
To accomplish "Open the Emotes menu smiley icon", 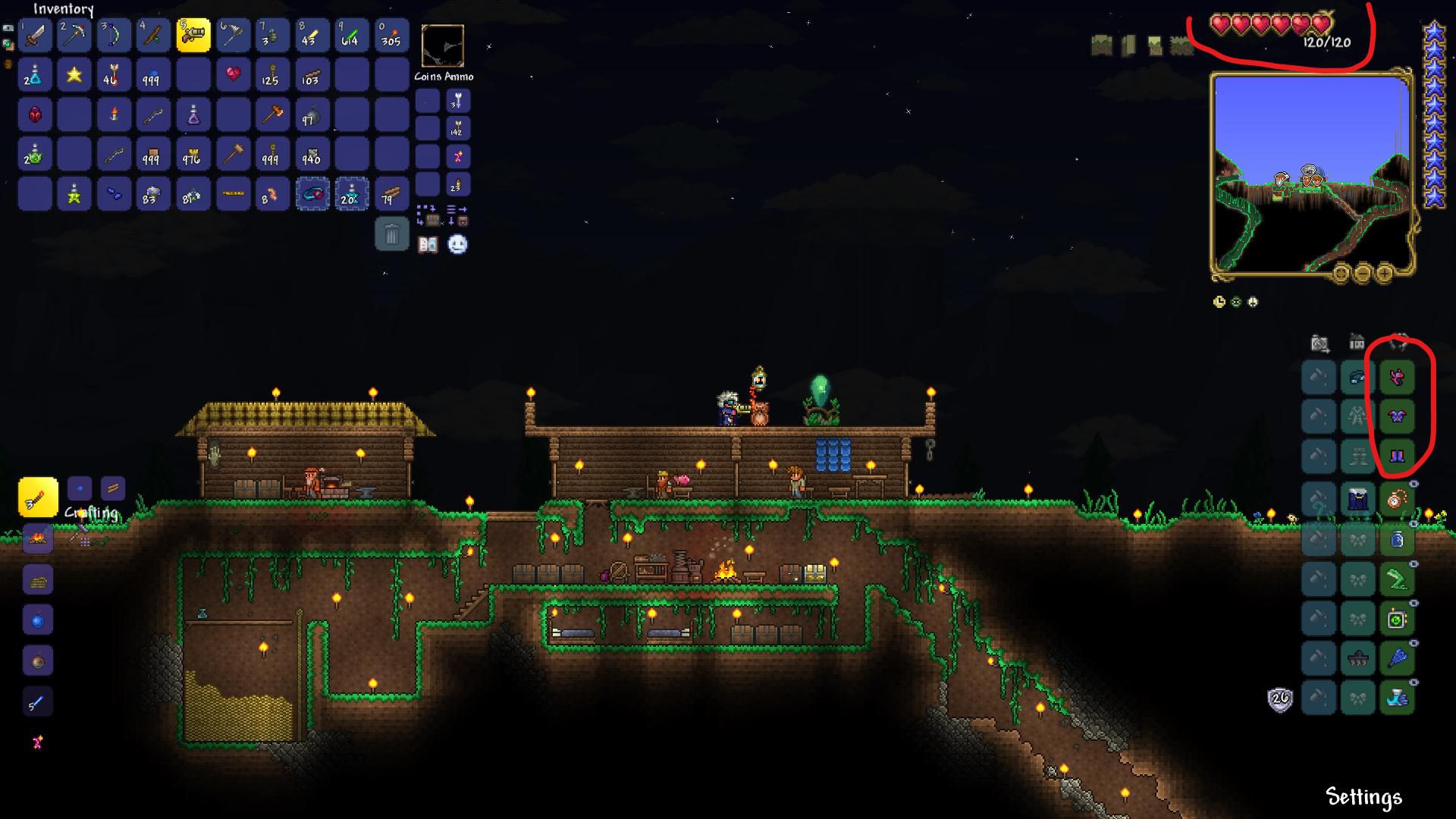I will (x=457, y=244).
